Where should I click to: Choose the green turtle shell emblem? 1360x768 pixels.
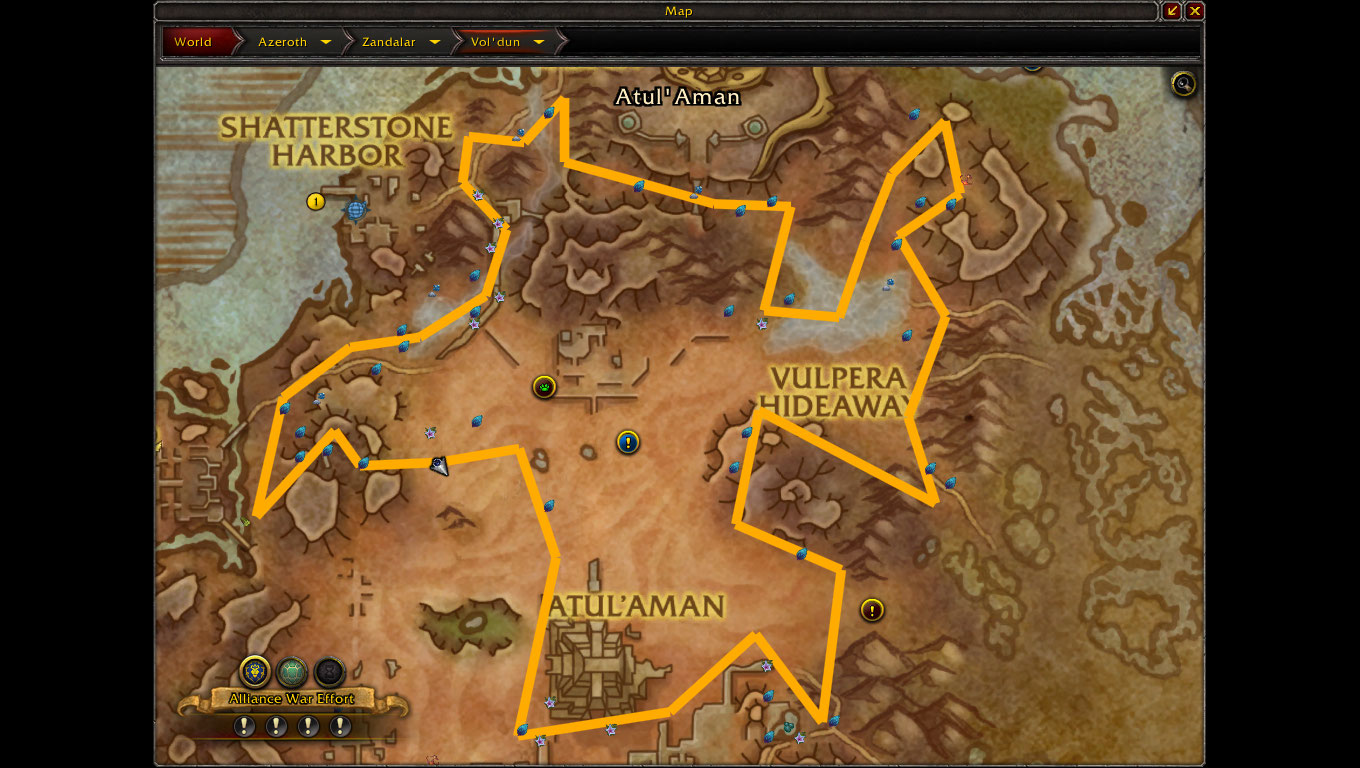(x=292, y=671)
